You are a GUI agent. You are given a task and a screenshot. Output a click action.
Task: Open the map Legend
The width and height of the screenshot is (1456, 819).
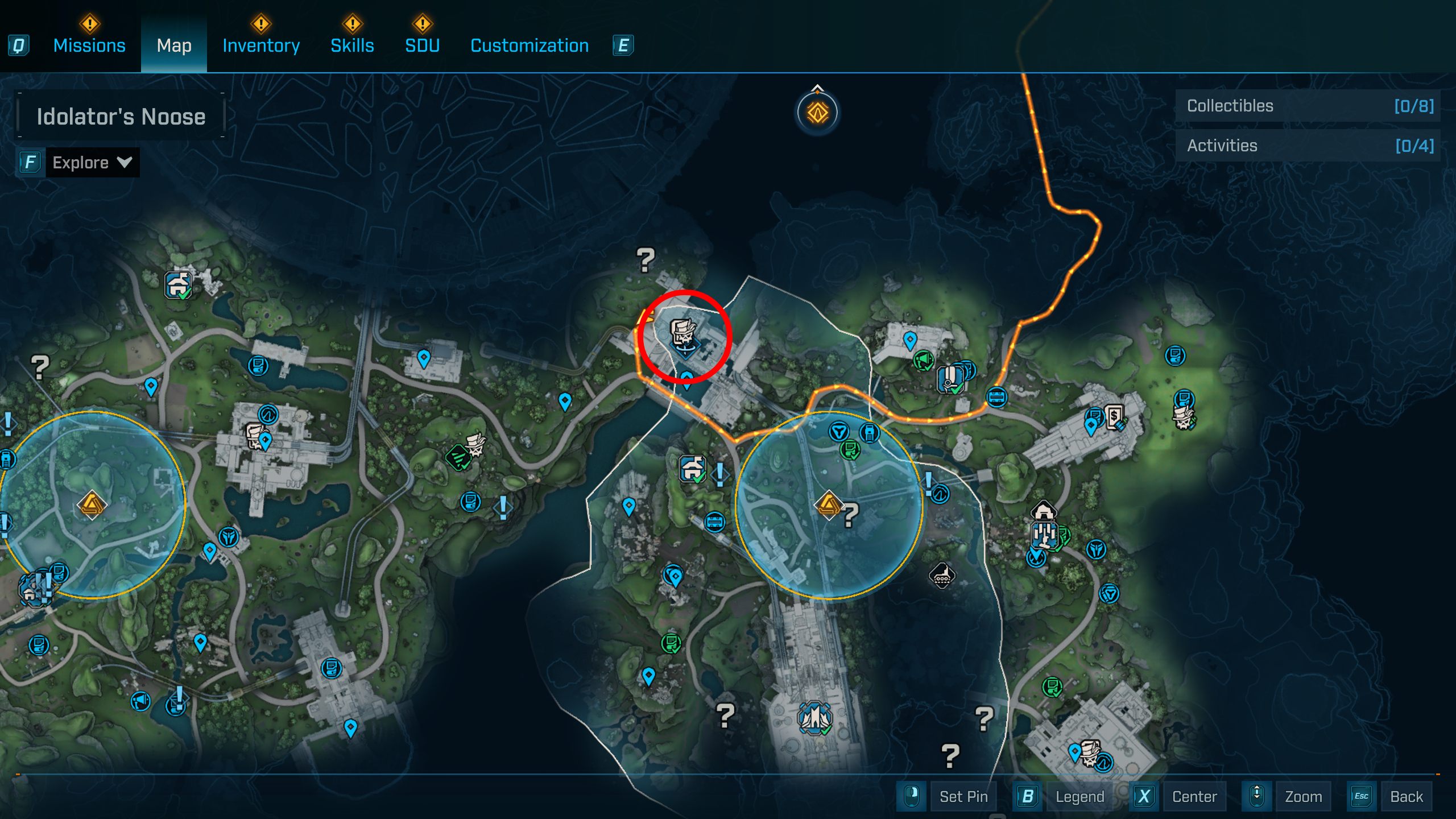[x=1079, y=796]
